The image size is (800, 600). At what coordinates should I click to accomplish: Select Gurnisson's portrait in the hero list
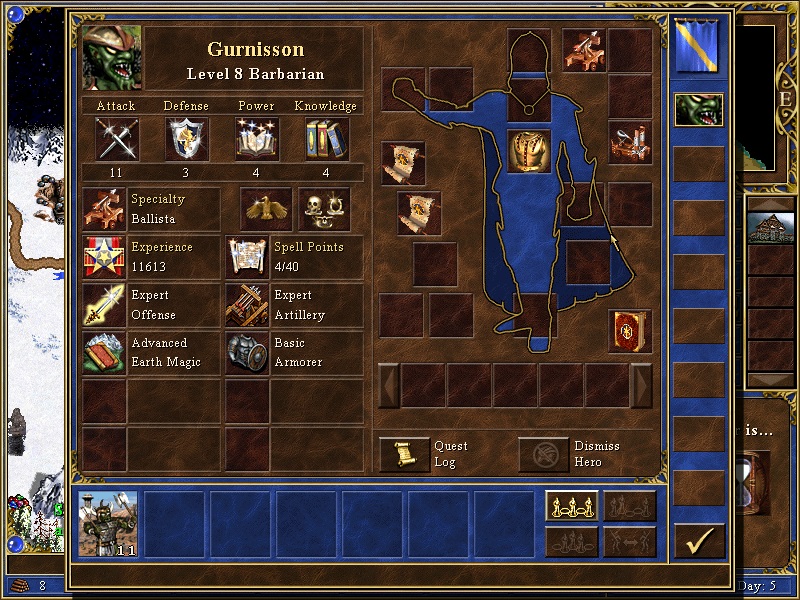coord(698,109)
